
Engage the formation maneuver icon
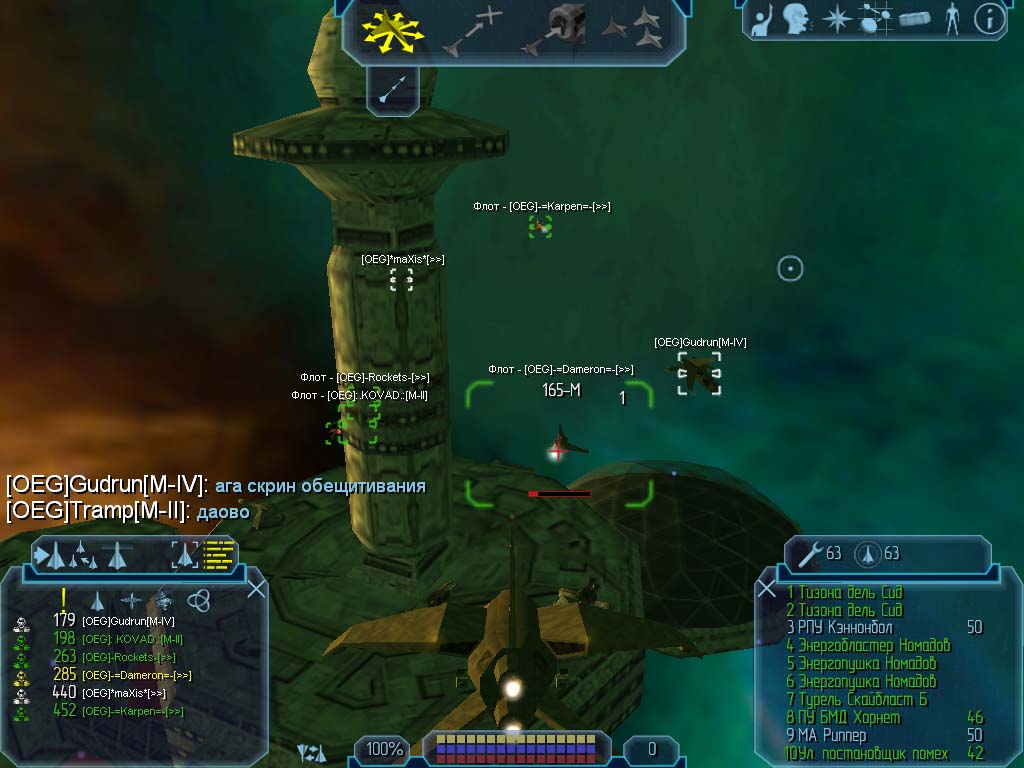632,30
